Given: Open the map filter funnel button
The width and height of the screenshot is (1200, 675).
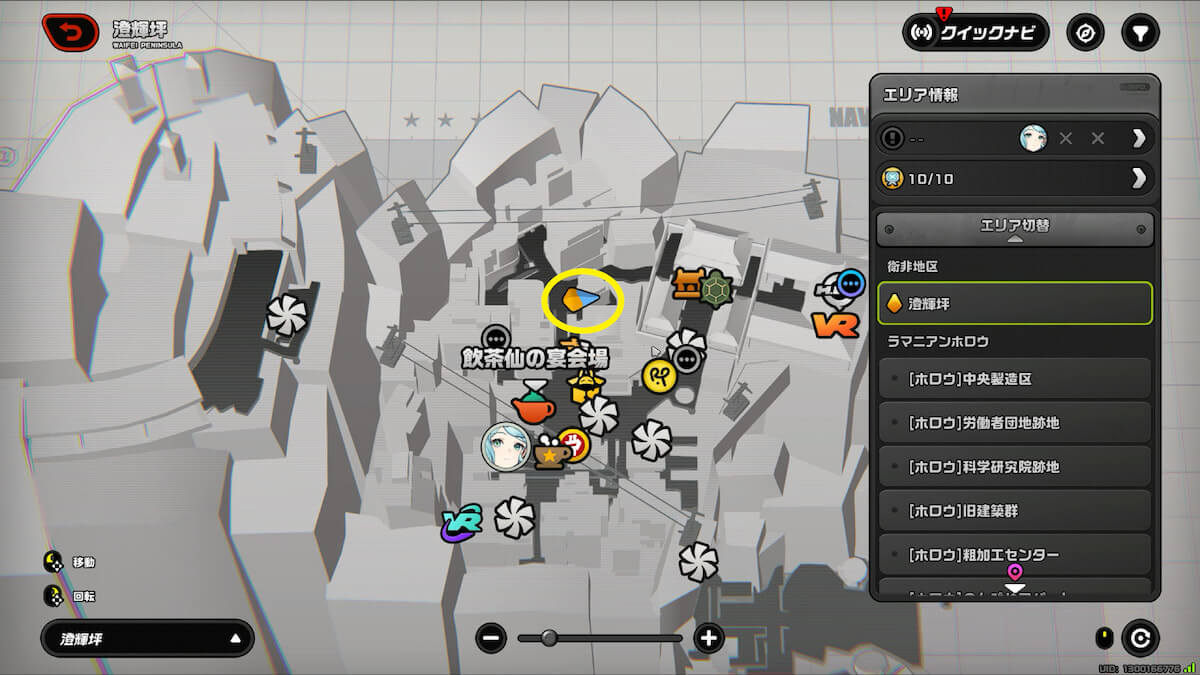Looking at the screenshot, I should pyautogui.click(x=1139, y=32).
